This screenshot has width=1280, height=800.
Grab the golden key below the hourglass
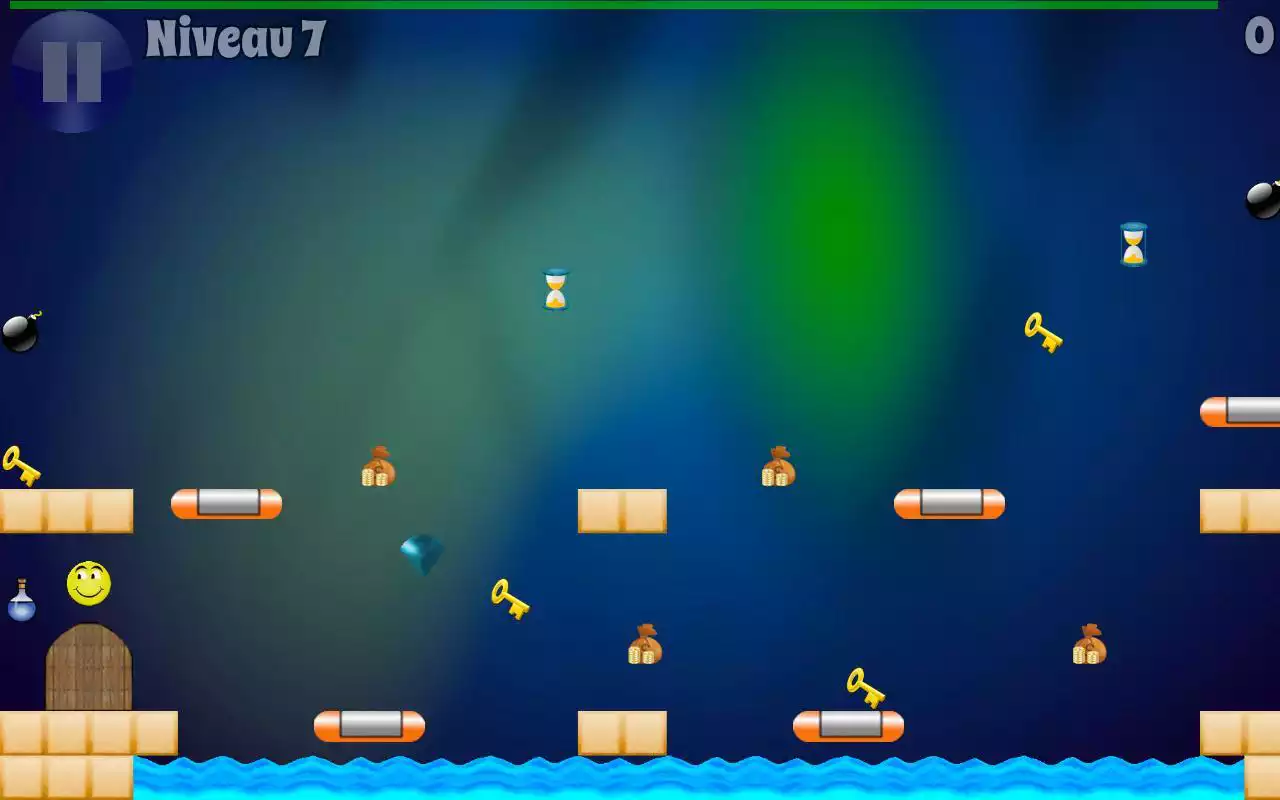[x=510, y=600]
